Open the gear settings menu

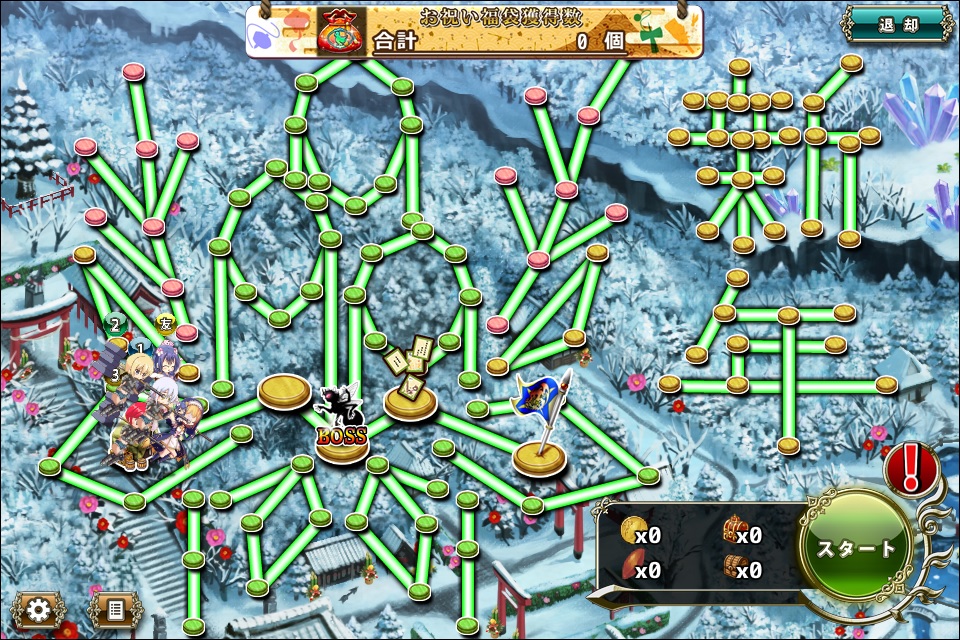click(x=38, y=609)
